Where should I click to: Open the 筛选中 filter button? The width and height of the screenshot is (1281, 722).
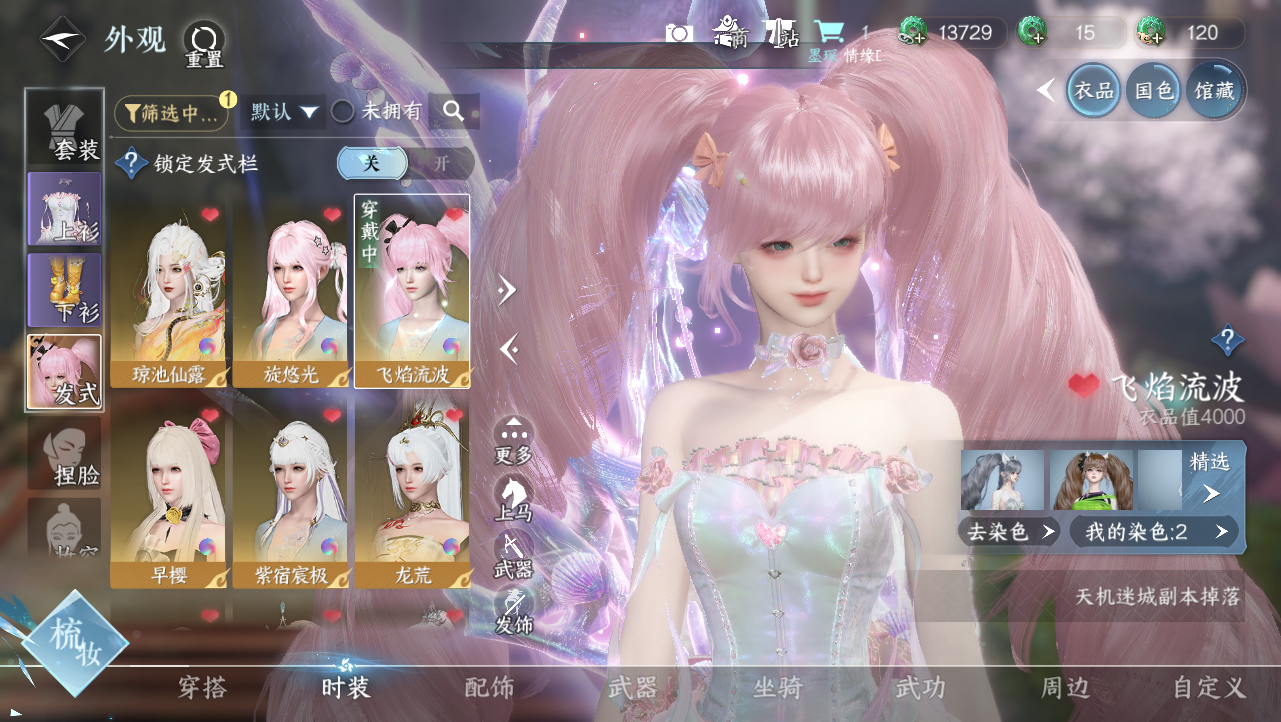pyautogui.click(x=171, y=113)
